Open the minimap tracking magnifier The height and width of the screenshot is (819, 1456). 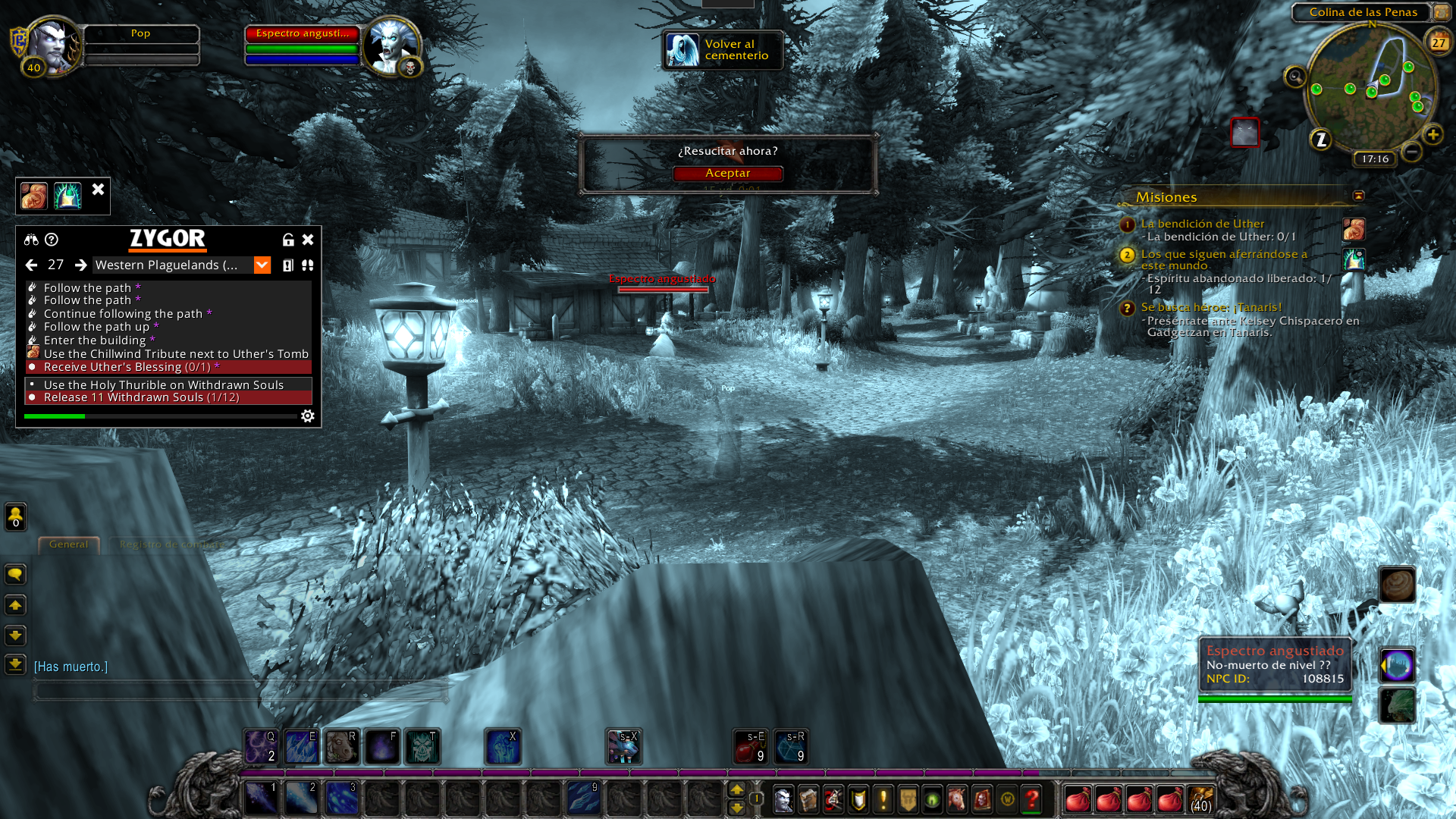coord(1294,77)
